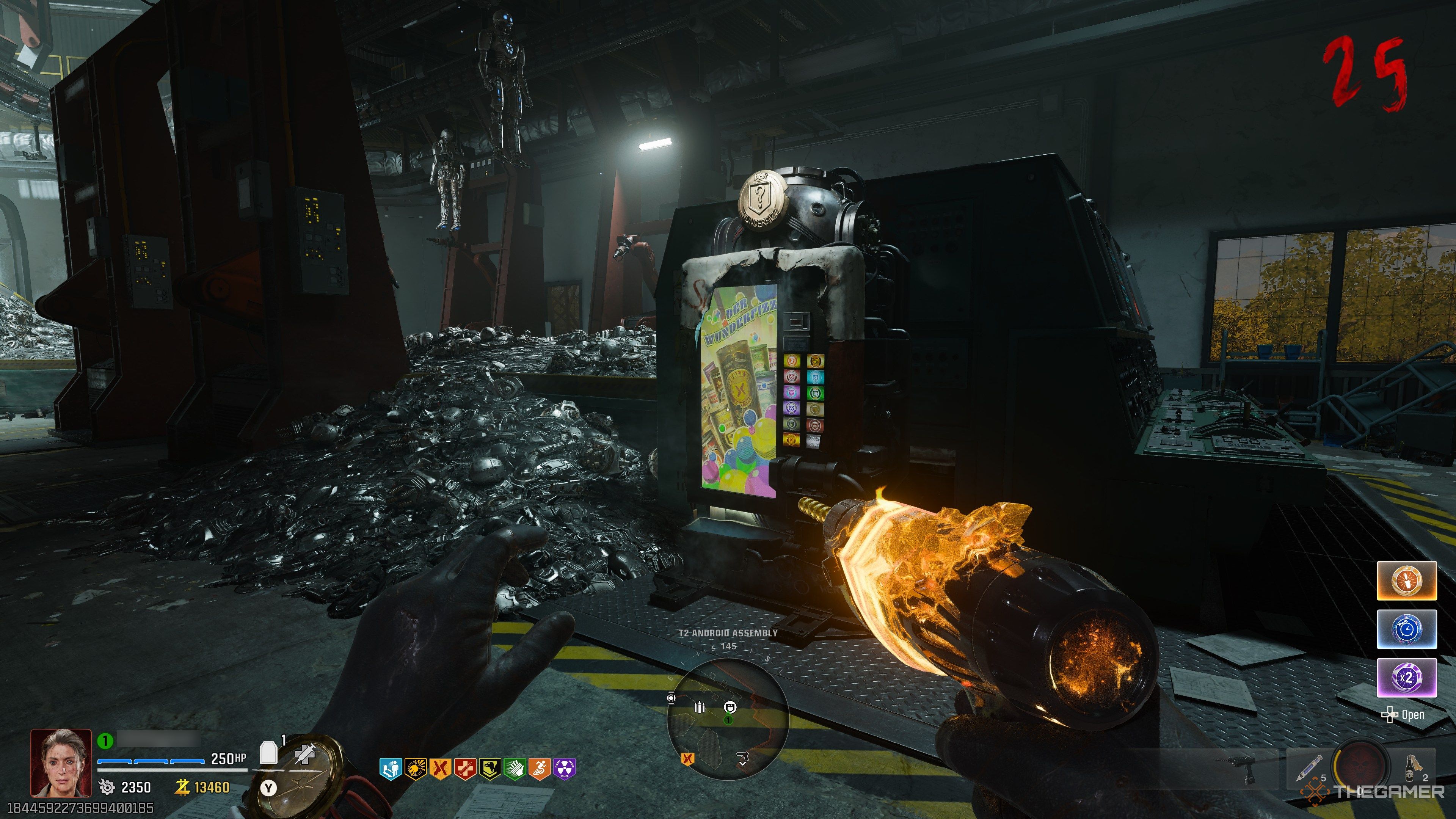The width and height of the screenshot is (1456, 819).
Task: Click the Double Tap crossed-guns perk icon
Action: click(x=441, y=769)
